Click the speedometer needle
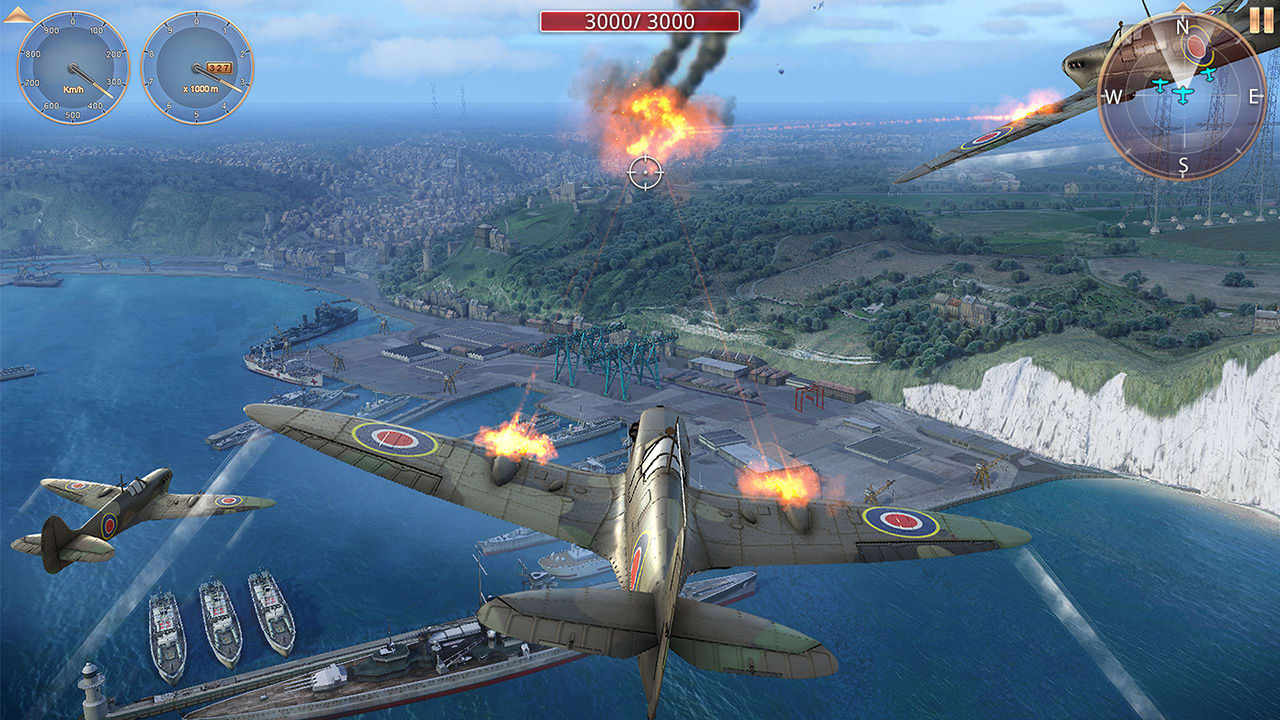 92,81
